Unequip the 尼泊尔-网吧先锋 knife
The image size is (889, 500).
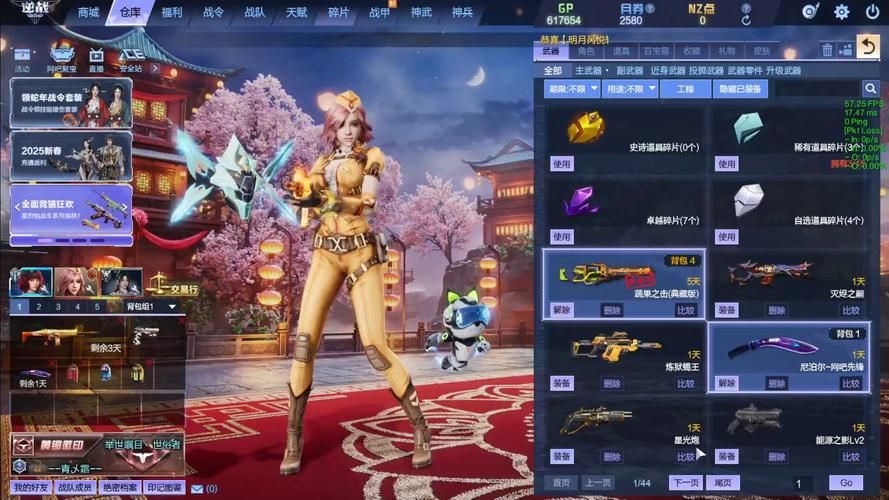(x=727, y=383)
